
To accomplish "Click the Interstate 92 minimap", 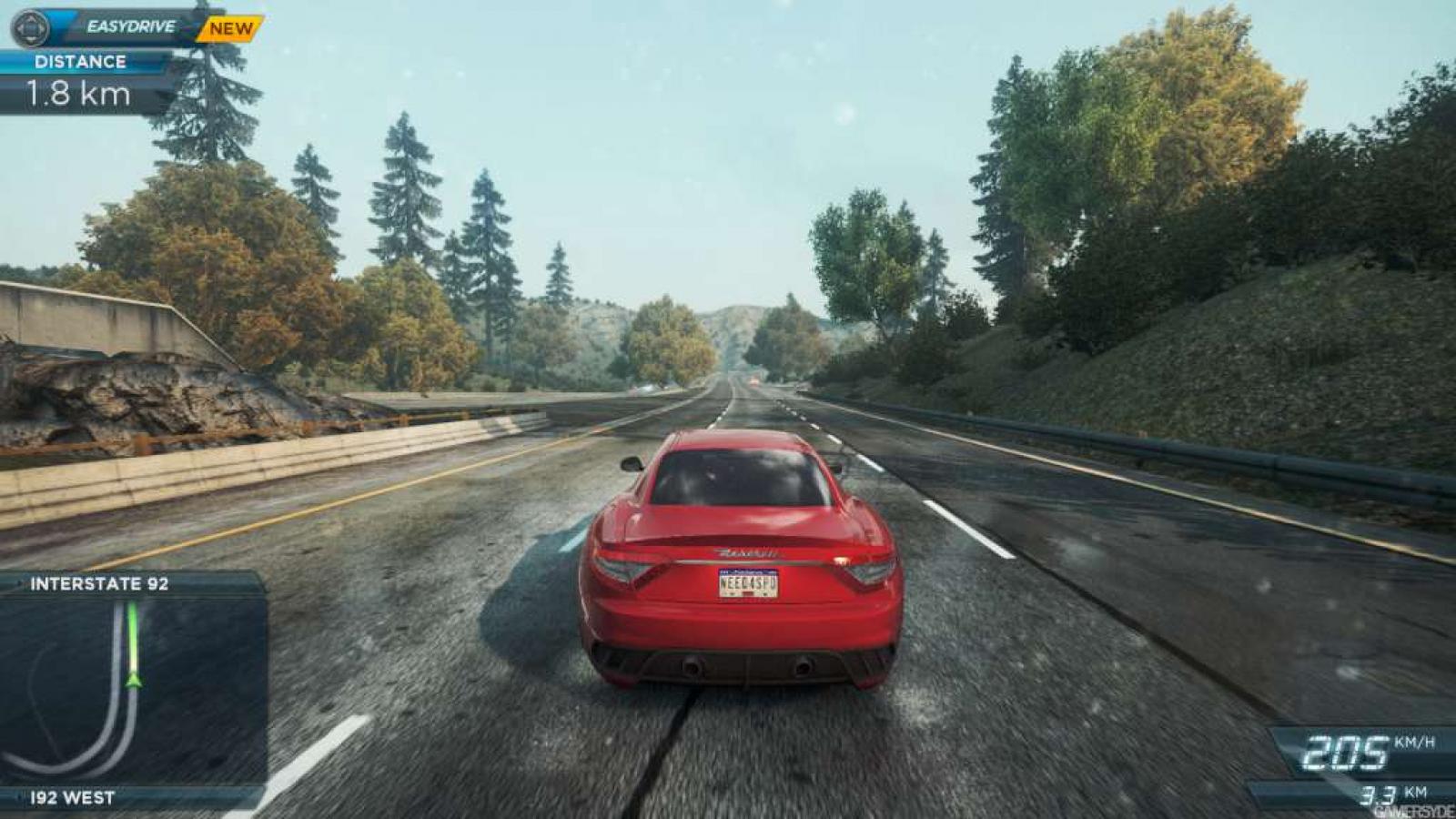I will (133, 691).
